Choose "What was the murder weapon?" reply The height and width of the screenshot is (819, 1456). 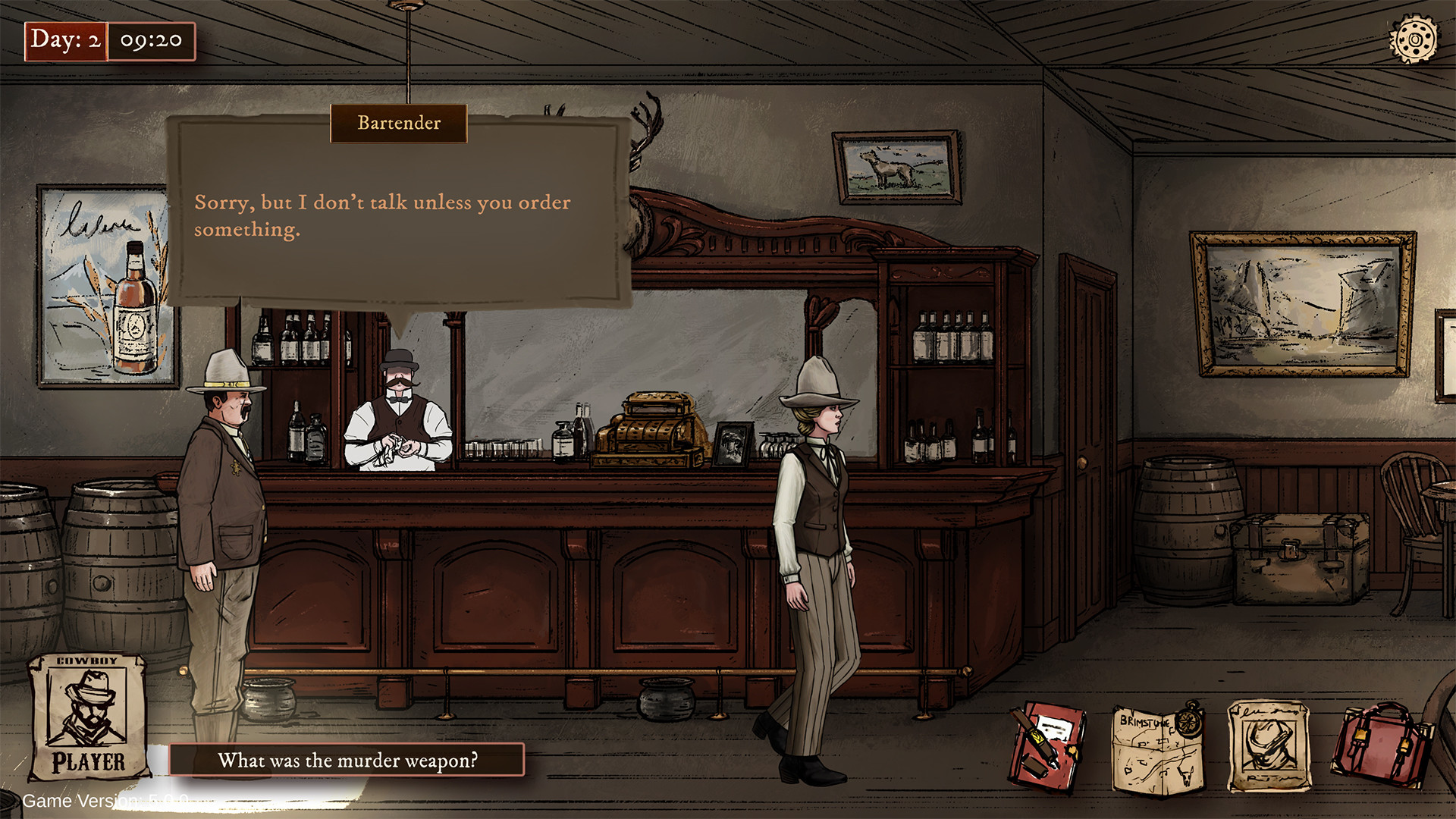point(347,760)
